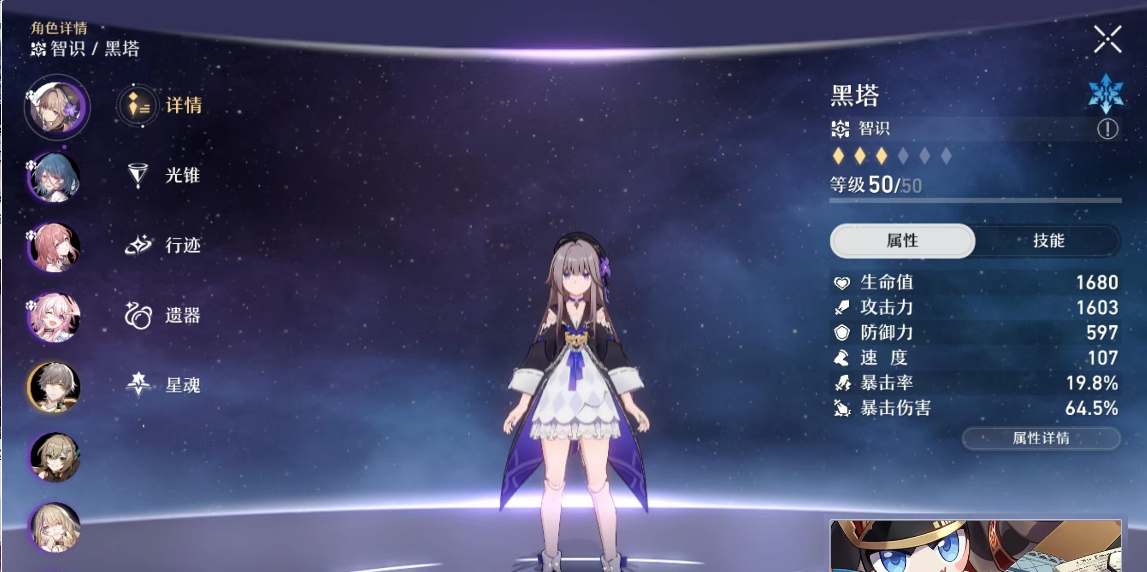Image resolution: width=1147 pixels, height=572 pixels.
Task: Click the 属性详情 attribute details button
Action: 1040,438
